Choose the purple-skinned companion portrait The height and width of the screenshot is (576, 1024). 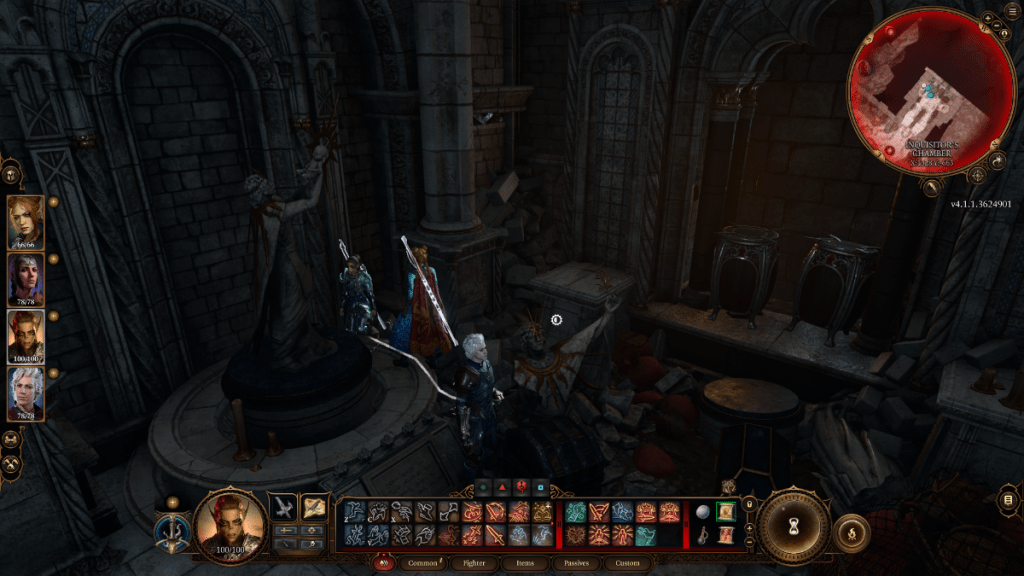pyautogui.click(x=25, y=278)
